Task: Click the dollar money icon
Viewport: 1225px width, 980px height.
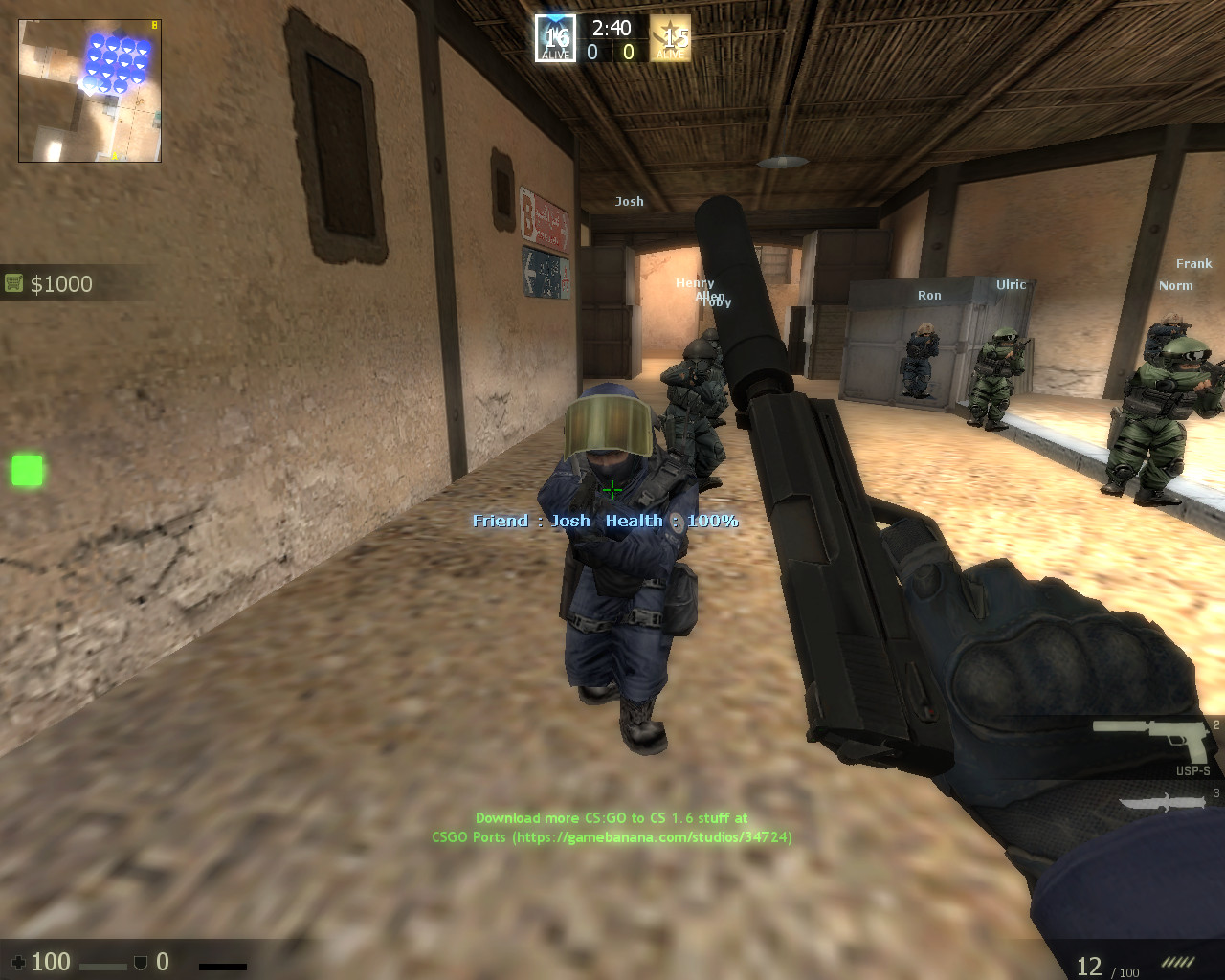Action: coord(13,281)
